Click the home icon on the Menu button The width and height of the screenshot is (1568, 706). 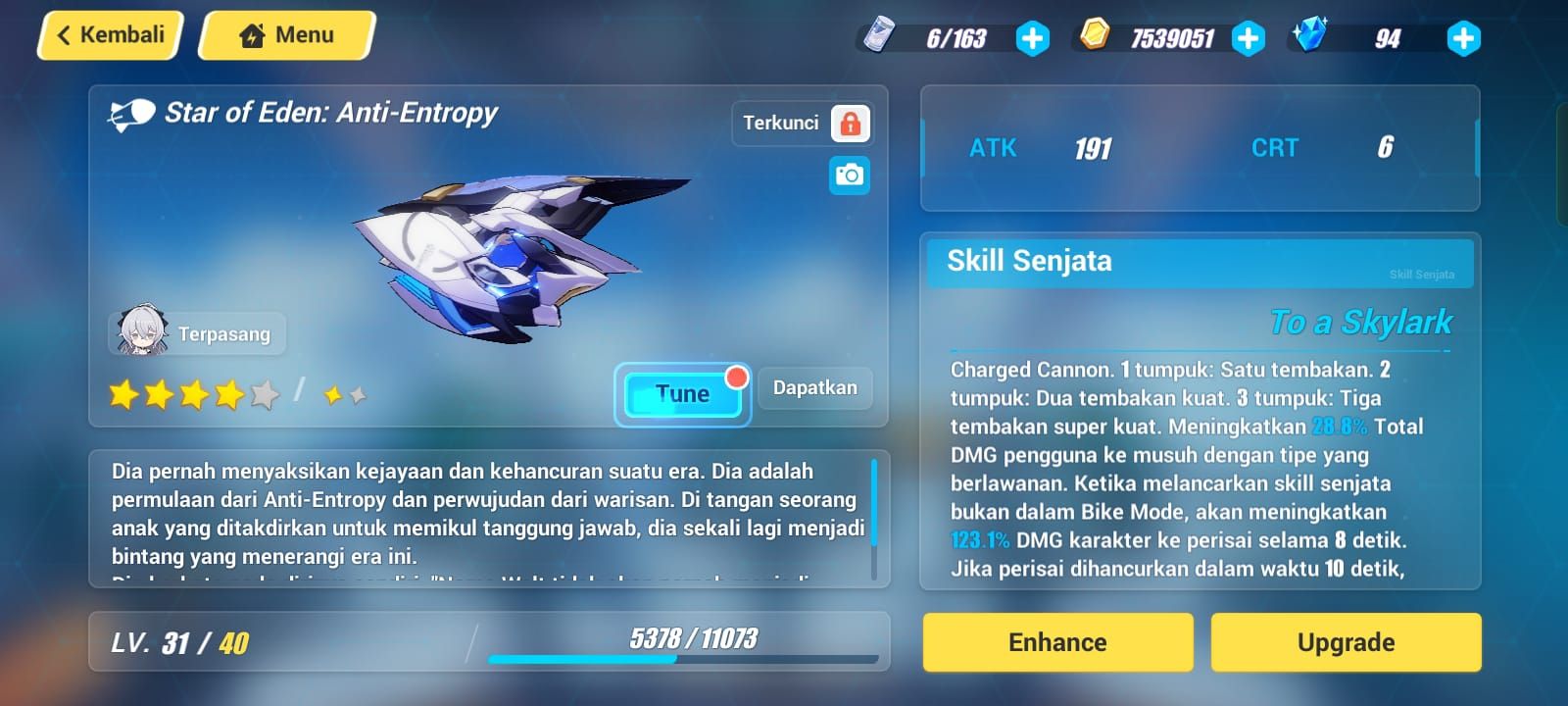point(253,34)
